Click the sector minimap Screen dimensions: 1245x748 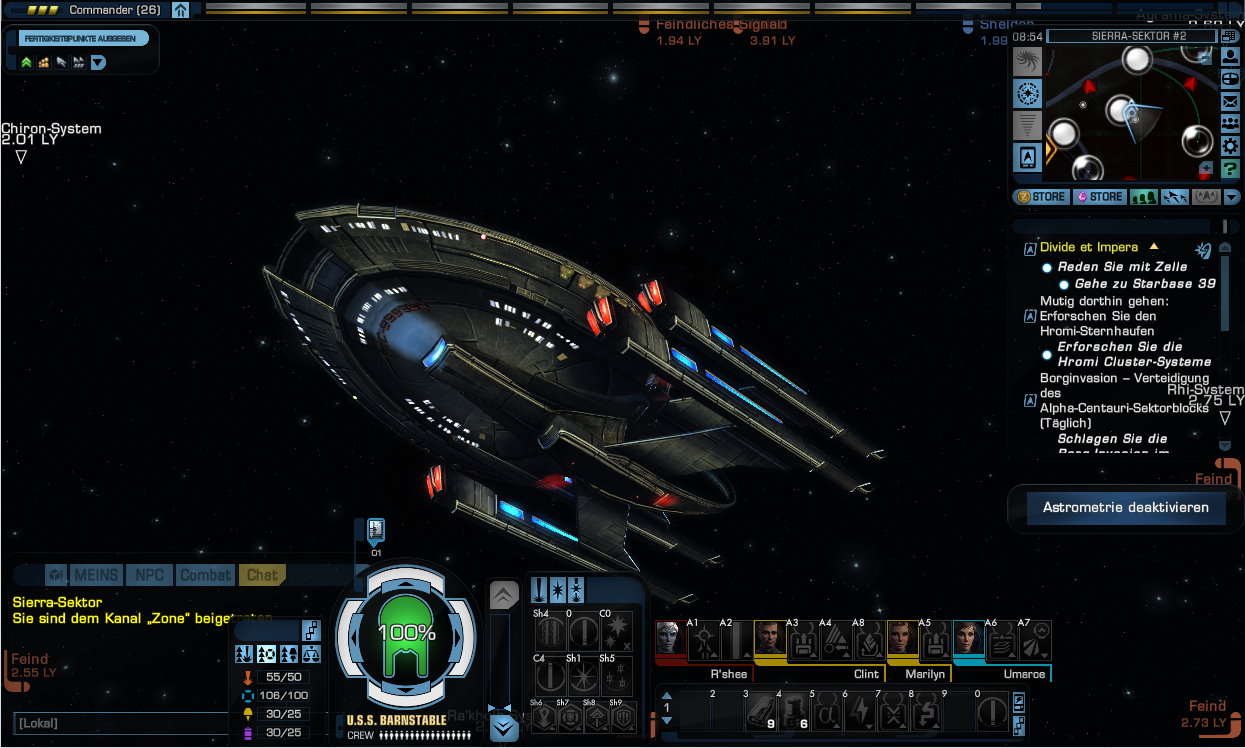point(1130,112)
